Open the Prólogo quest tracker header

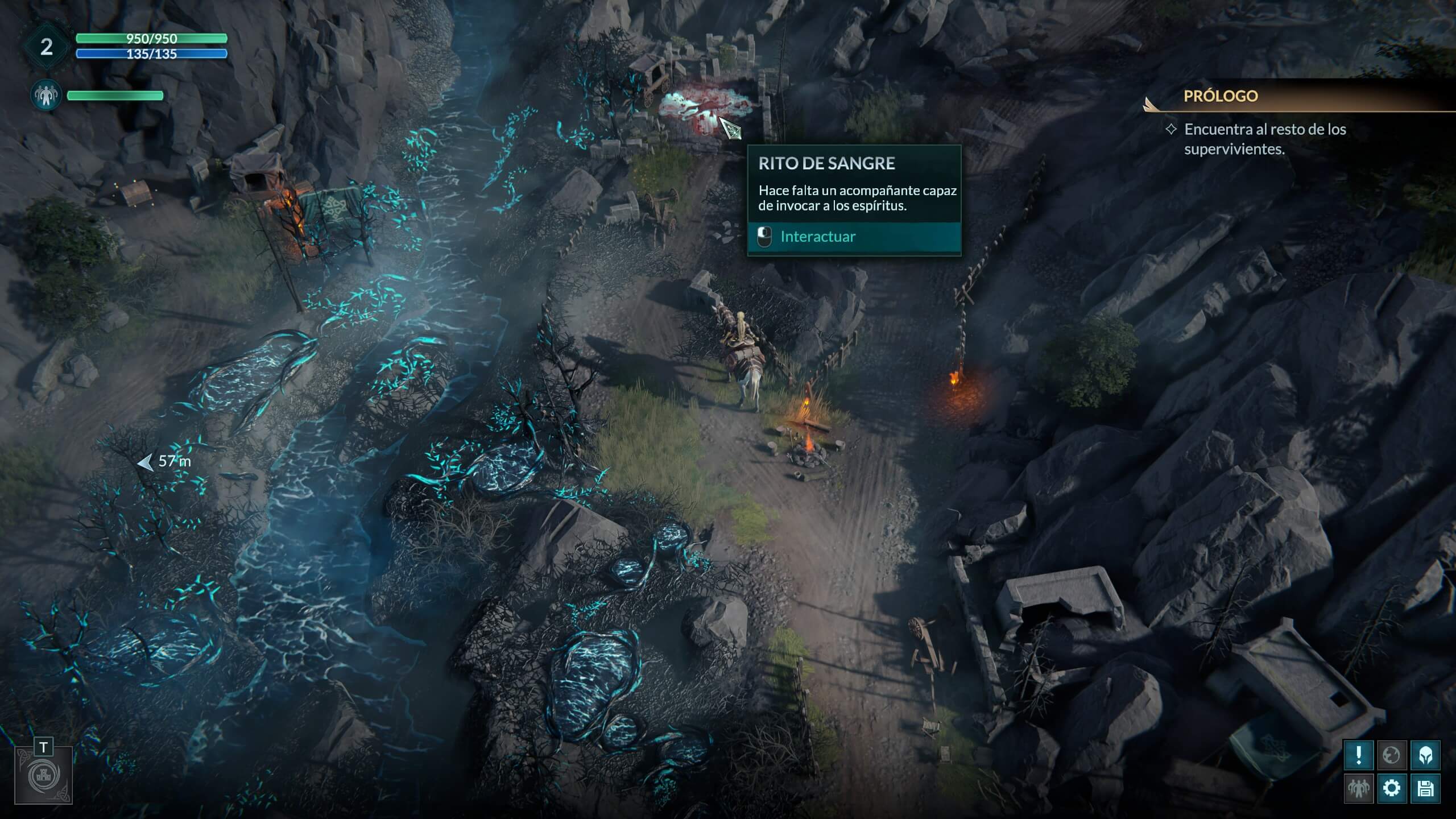click(x=1221, y=96)
